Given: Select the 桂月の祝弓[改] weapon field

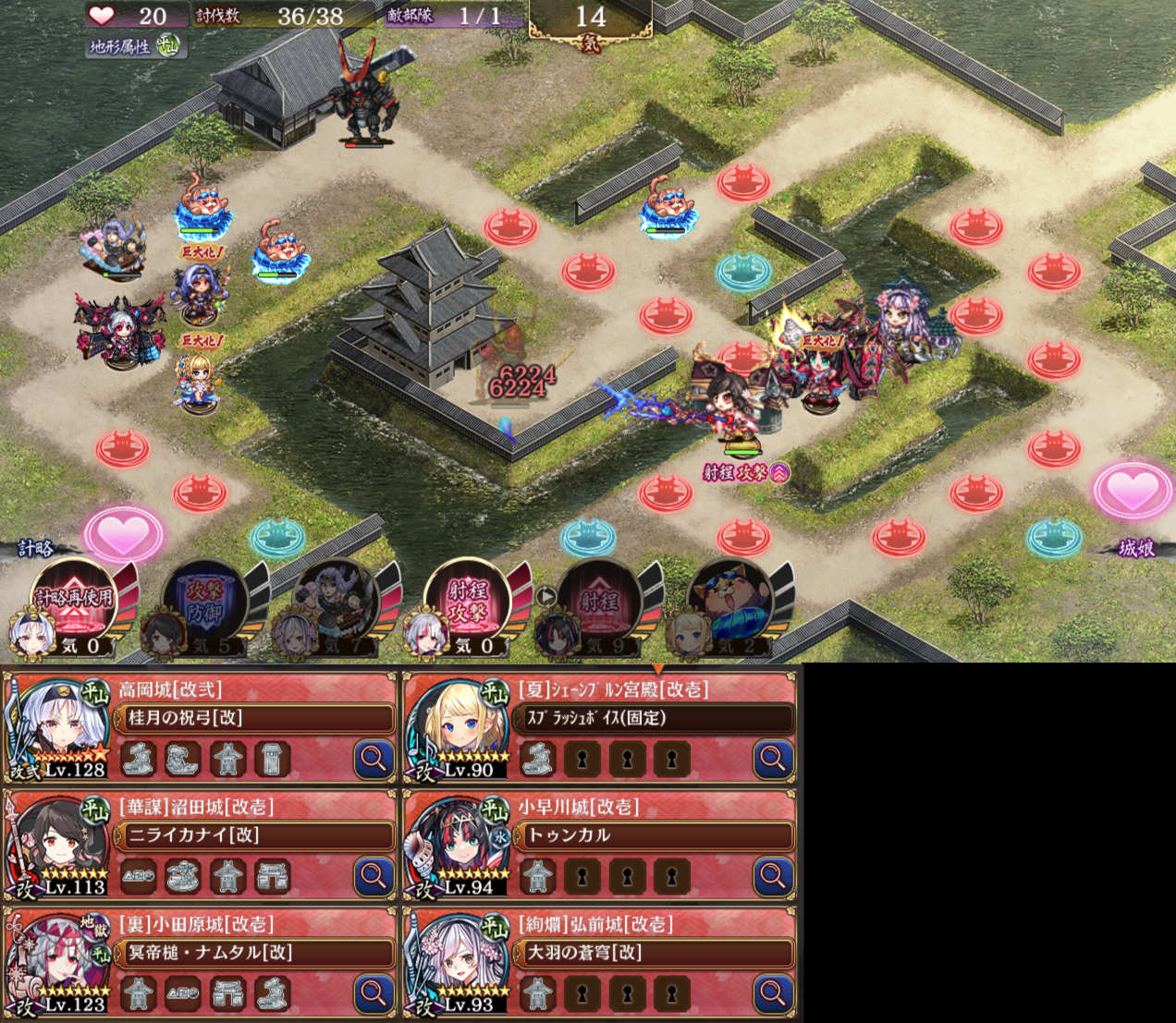Looking at the screenshot, I should pos(254,718).
